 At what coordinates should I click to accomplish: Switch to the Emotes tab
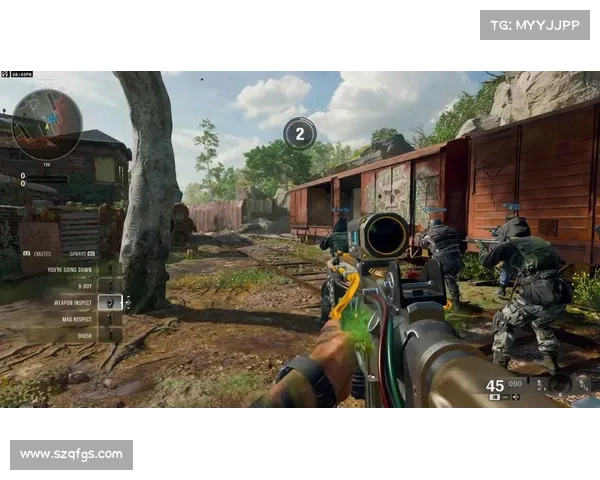pyautogui.click(x=40, y=254)
